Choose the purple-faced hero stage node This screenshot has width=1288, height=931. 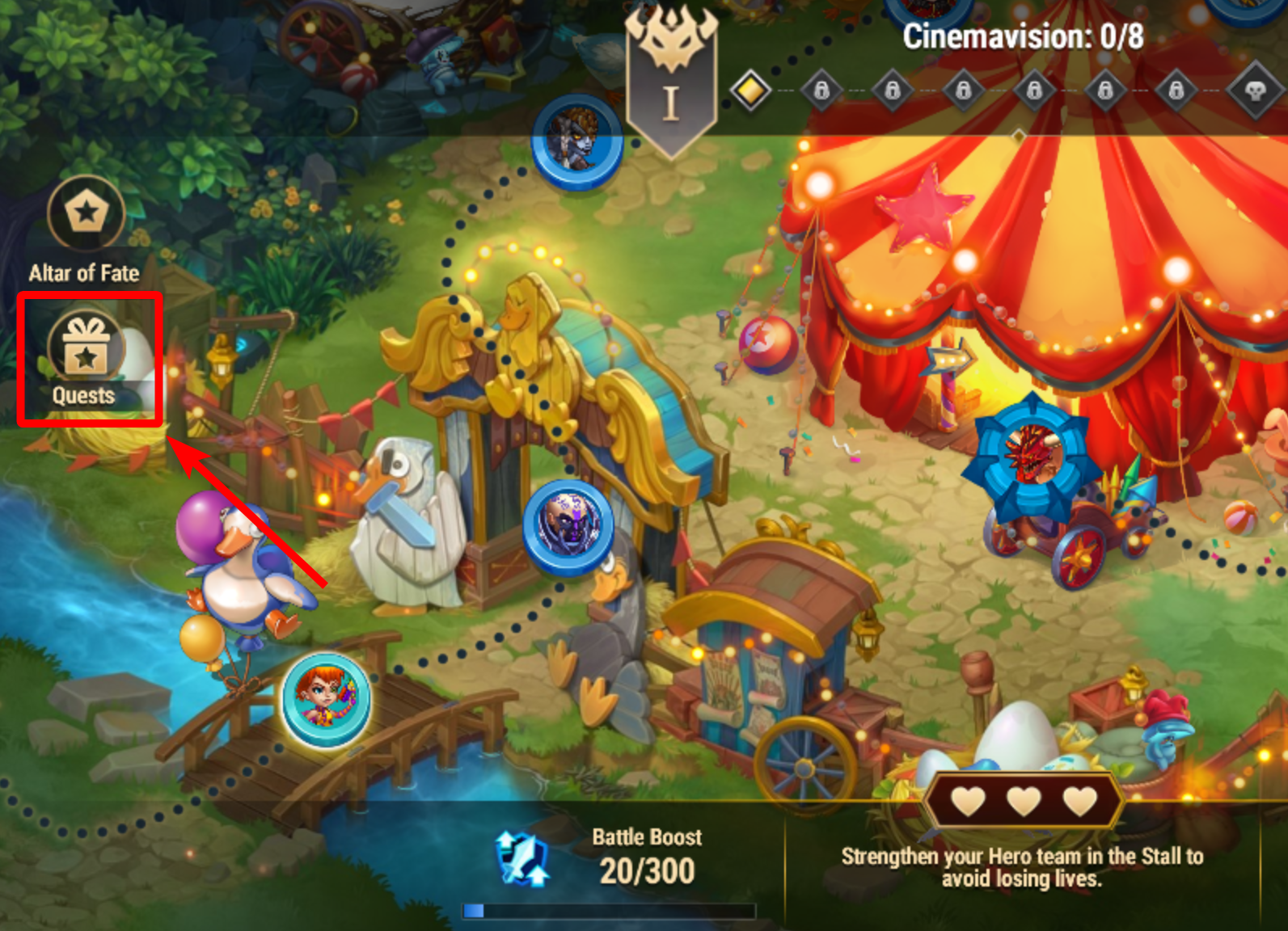(568, 526)
